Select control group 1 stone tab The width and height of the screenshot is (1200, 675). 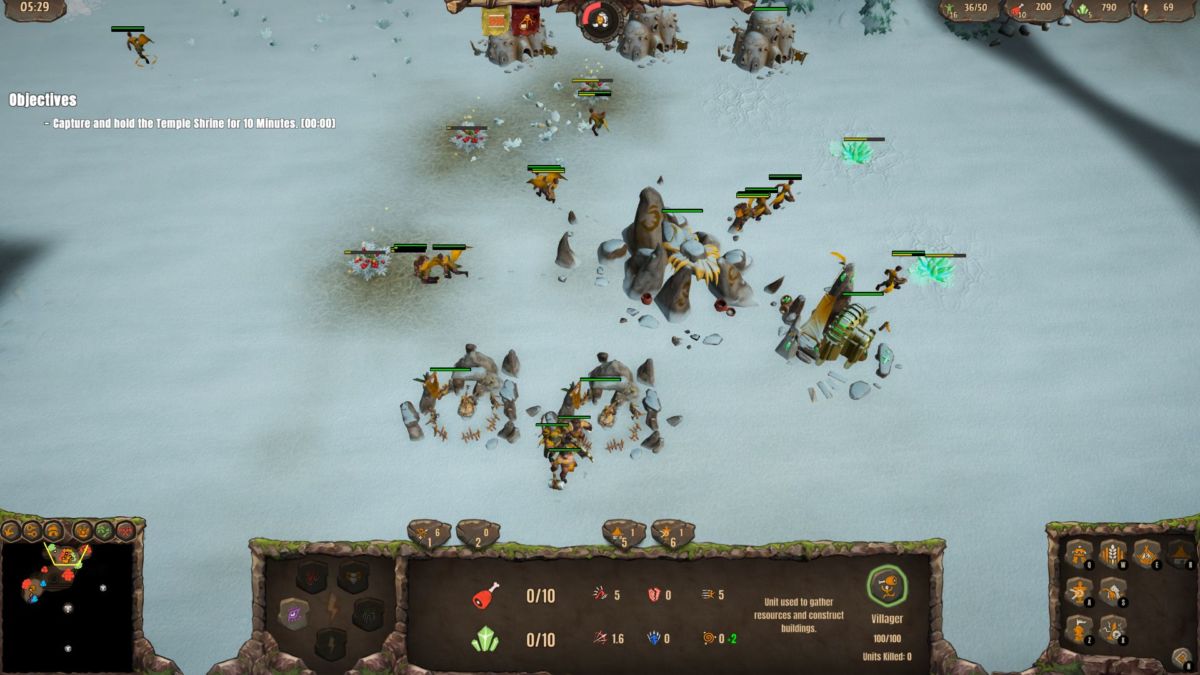tap(429, 533)
